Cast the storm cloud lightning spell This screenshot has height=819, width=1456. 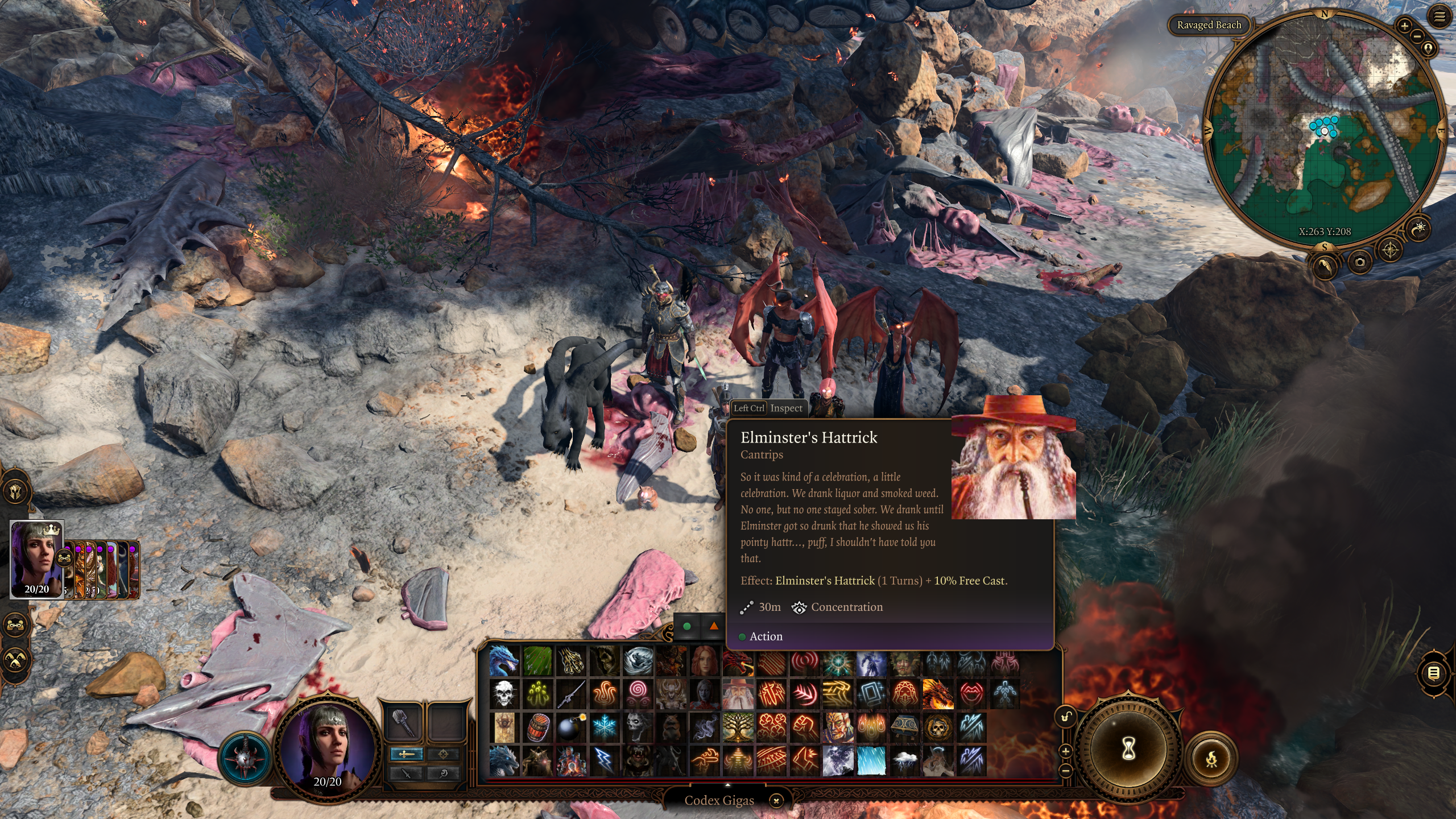(x=905, y=760)
